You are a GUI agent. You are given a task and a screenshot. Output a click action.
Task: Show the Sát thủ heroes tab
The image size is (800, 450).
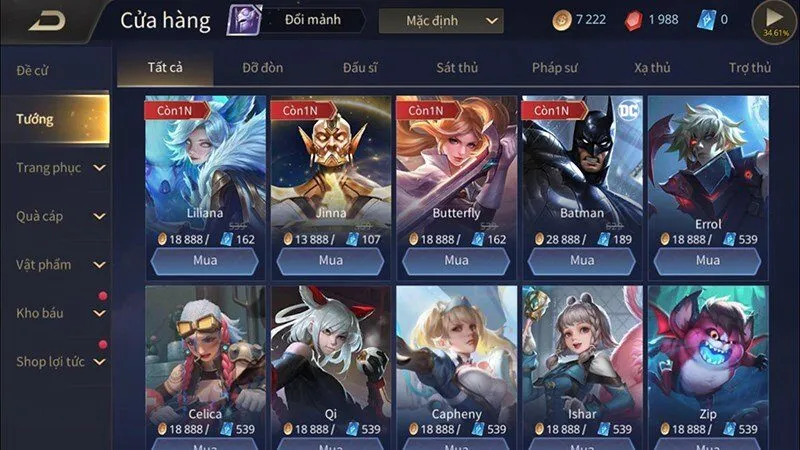pyautogui.click(x=458, y=68)
